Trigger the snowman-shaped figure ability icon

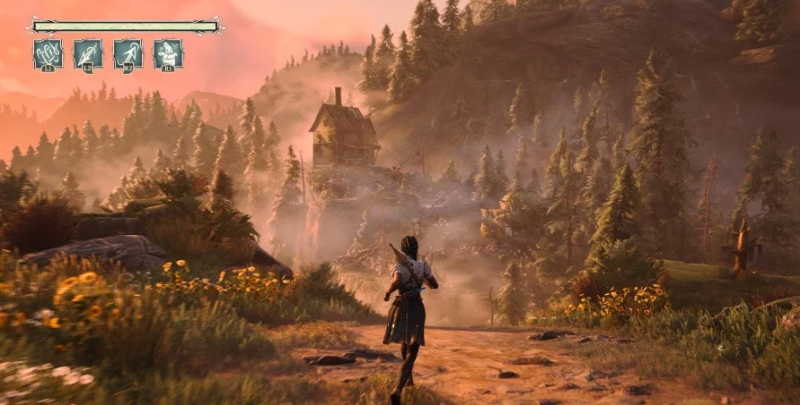(168, 53)
